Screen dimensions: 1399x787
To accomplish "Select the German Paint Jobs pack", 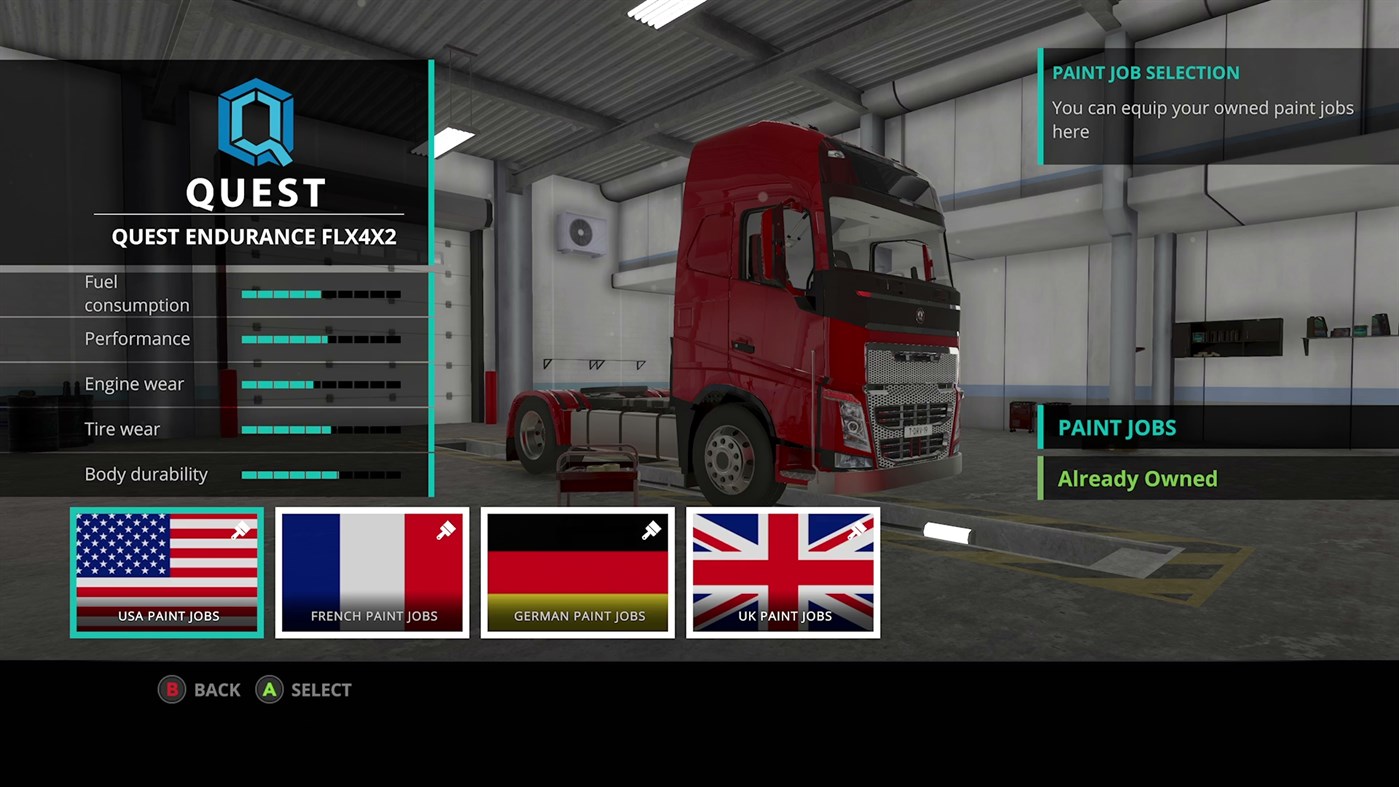I will point(577,572).
